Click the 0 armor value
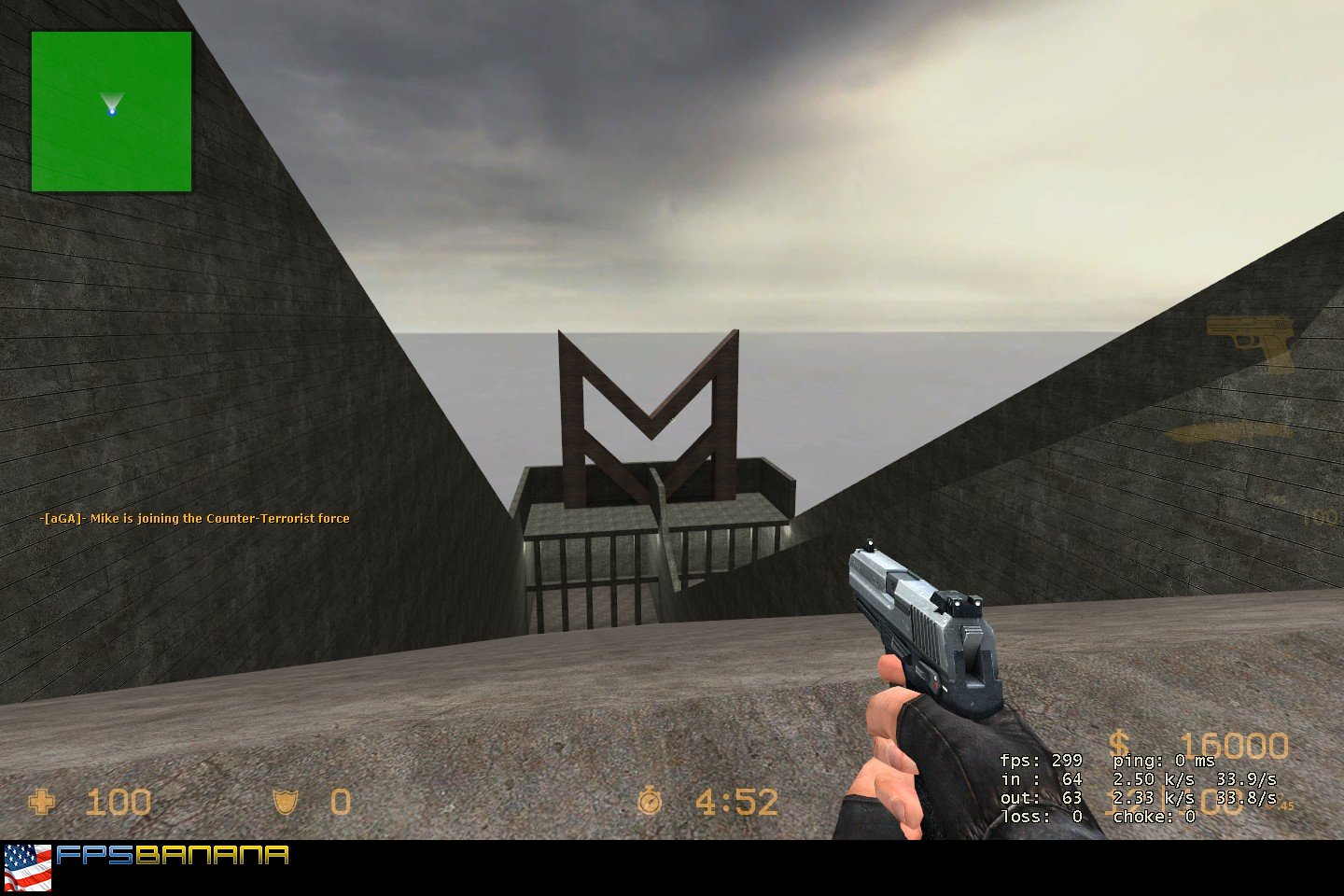 click(339, 801)
